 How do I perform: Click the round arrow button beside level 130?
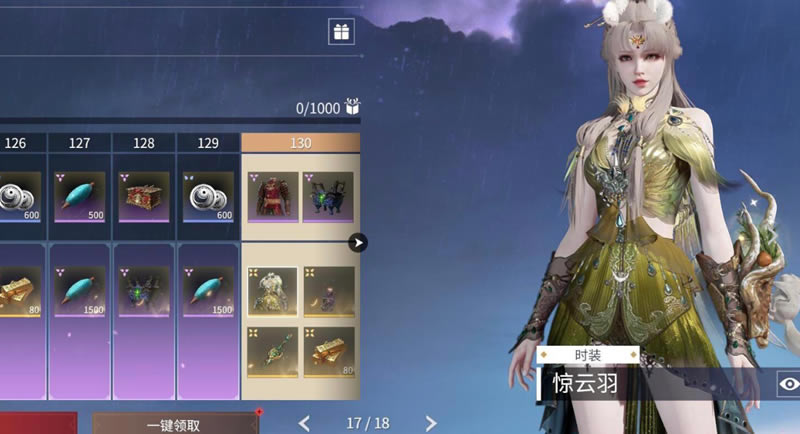pos(358,242)
